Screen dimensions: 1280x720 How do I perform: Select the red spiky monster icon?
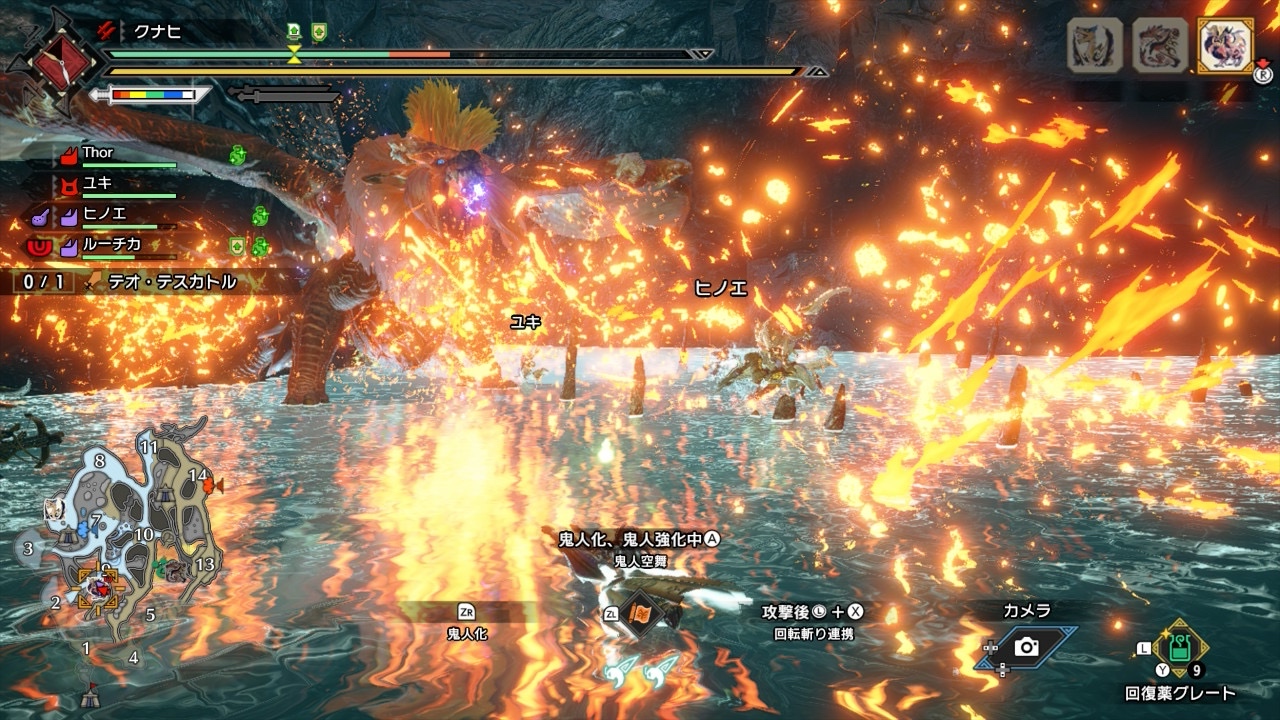pos(1160,46)
